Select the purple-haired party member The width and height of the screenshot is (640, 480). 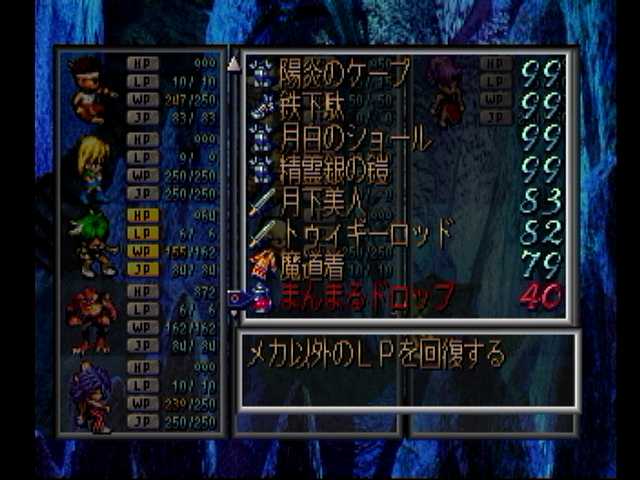tap(92, 397)
